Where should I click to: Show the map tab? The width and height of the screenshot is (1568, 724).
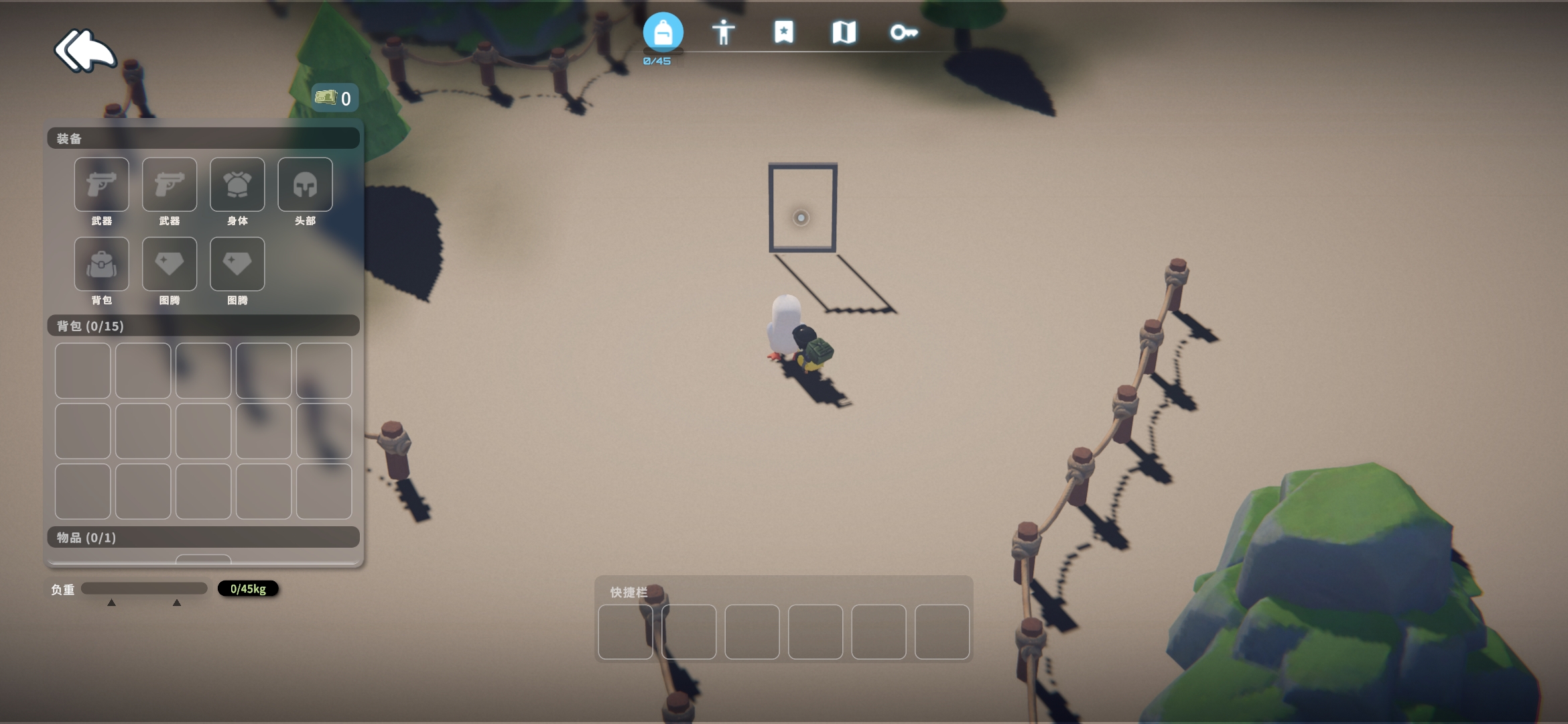[x=844, y=32]
